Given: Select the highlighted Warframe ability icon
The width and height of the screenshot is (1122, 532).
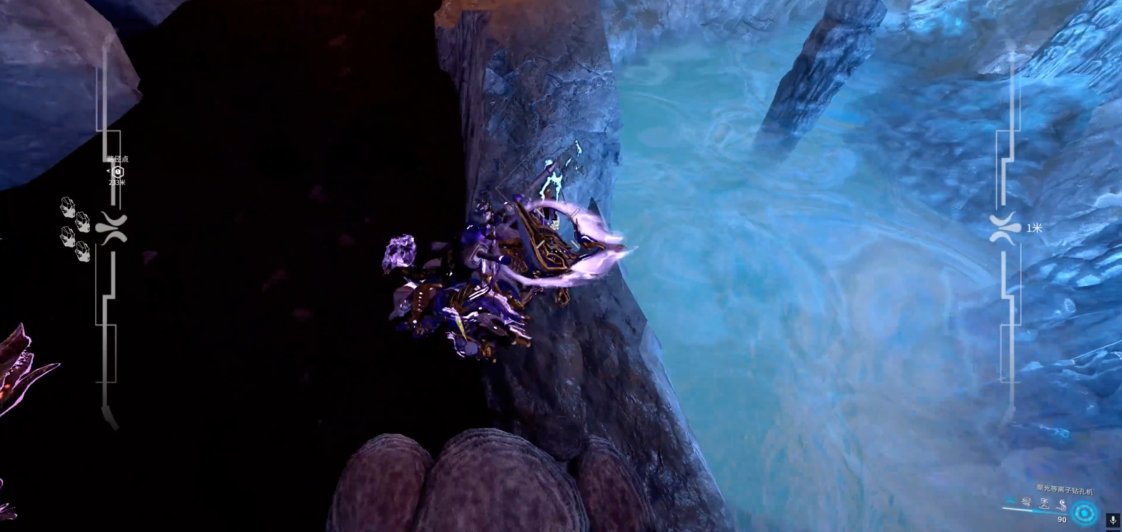Looking at the screenshot, I should pyautogui.click(x=1086, y=512).
